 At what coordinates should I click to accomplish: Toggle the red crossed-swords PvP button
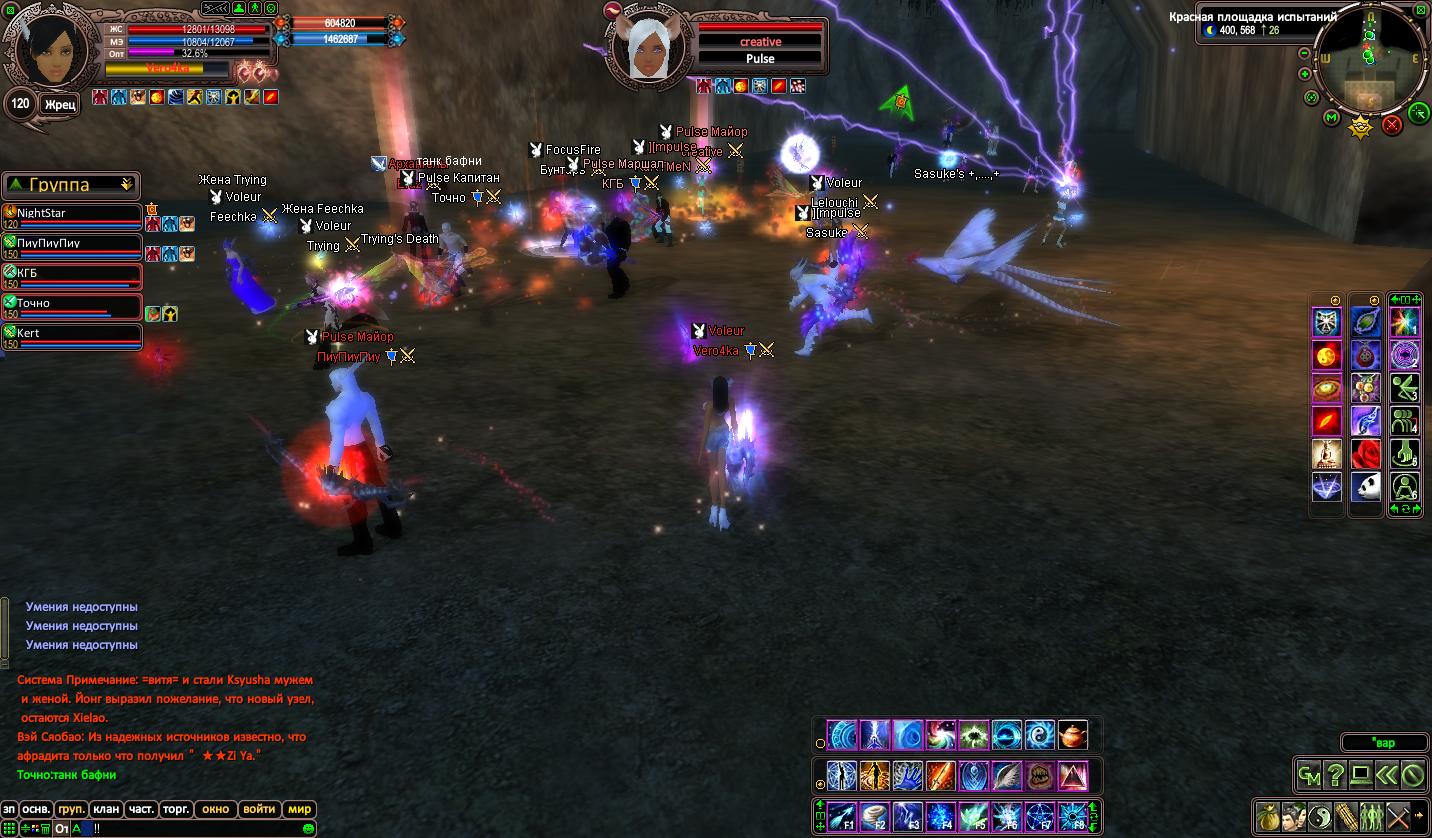click(1392, 125)
